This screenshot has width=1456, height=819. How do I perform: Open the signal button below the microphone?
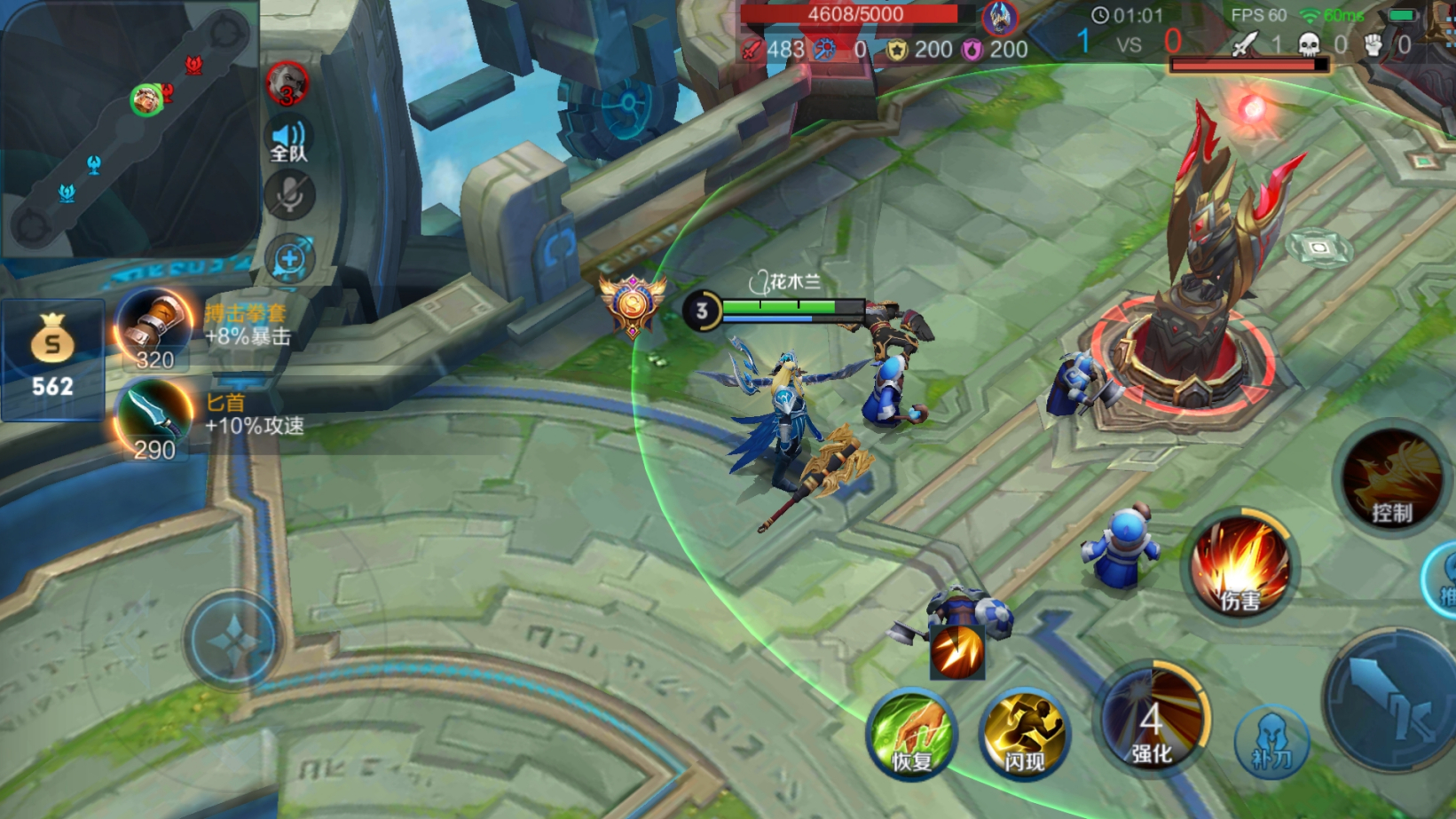click(289, 259)
